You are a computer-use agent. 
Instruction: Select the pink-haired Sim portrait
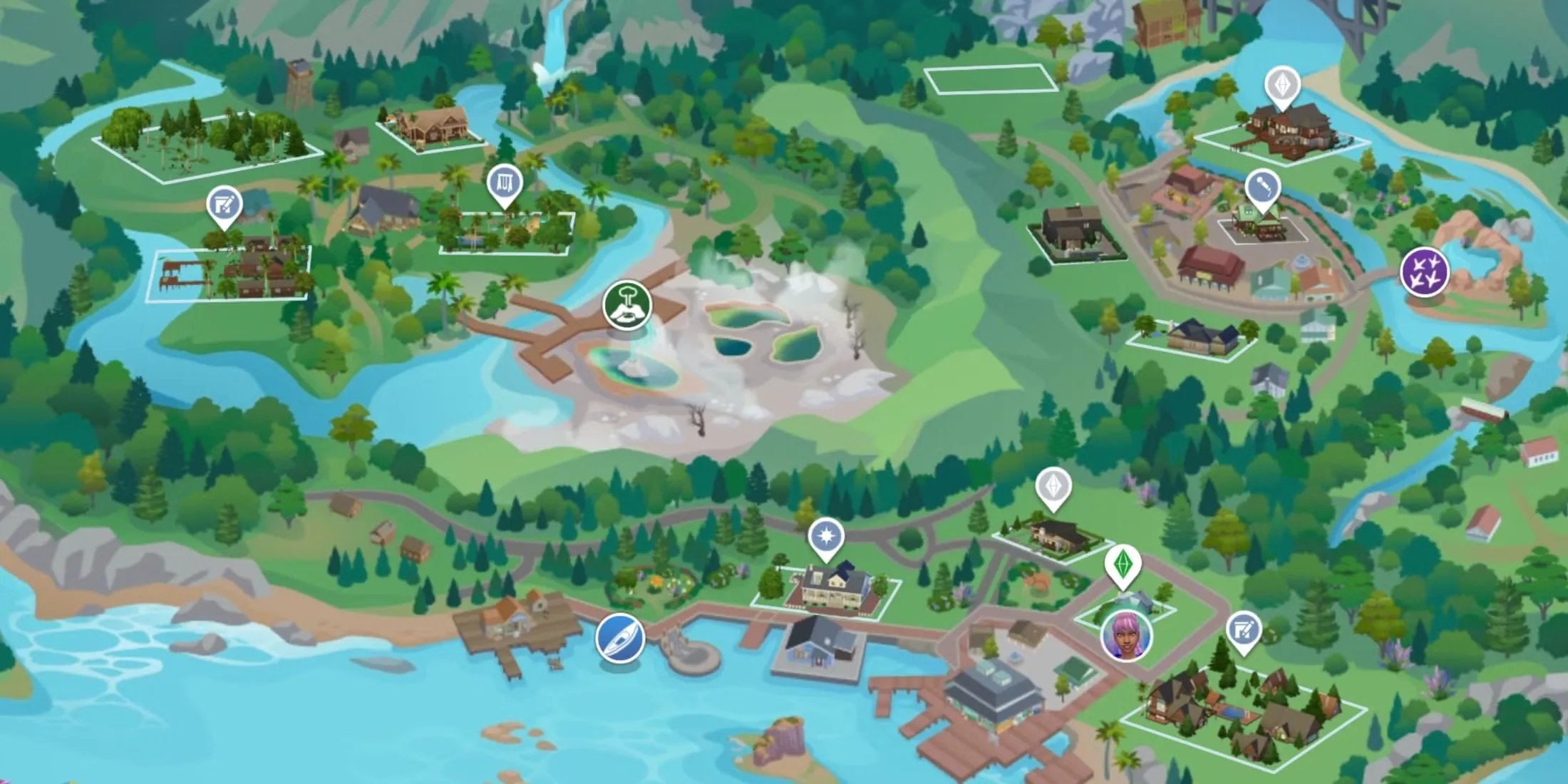tap(1125, 635)
